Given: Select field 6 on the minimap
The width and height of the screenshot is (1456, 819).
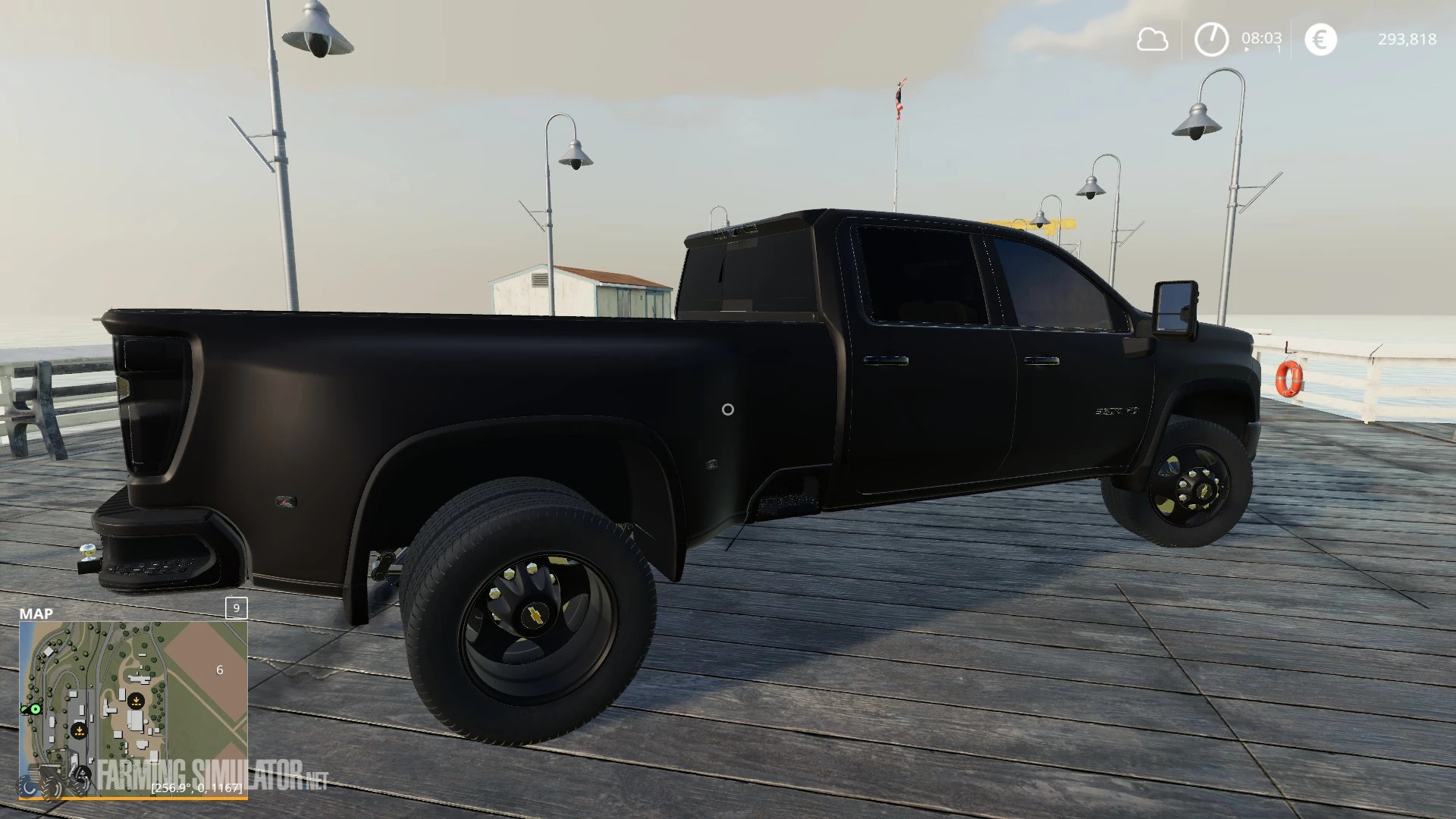Looking at the screenshot, I should (220, 670).
